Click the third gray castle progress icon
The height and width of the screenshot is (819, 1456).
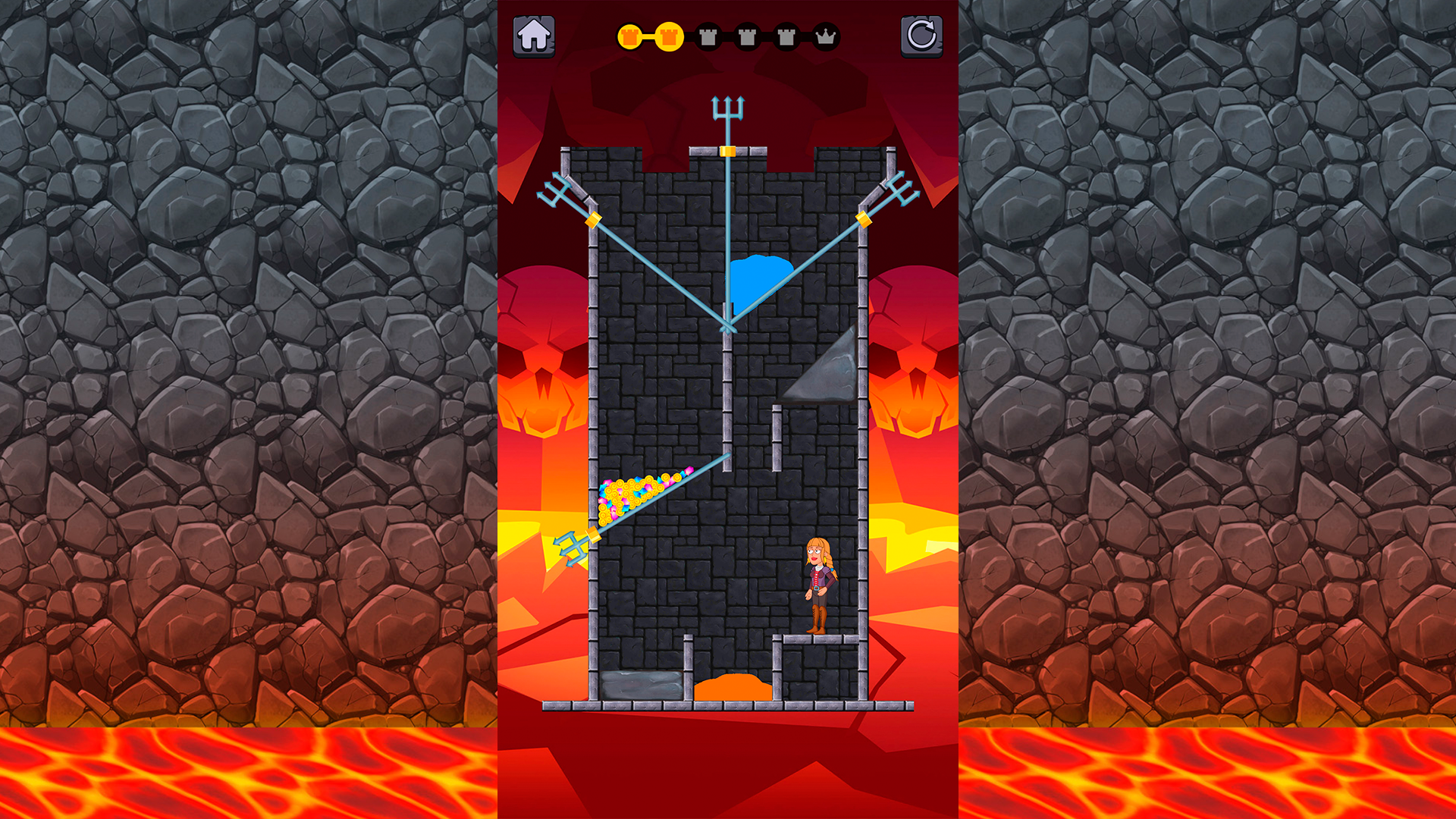point(709,36)
